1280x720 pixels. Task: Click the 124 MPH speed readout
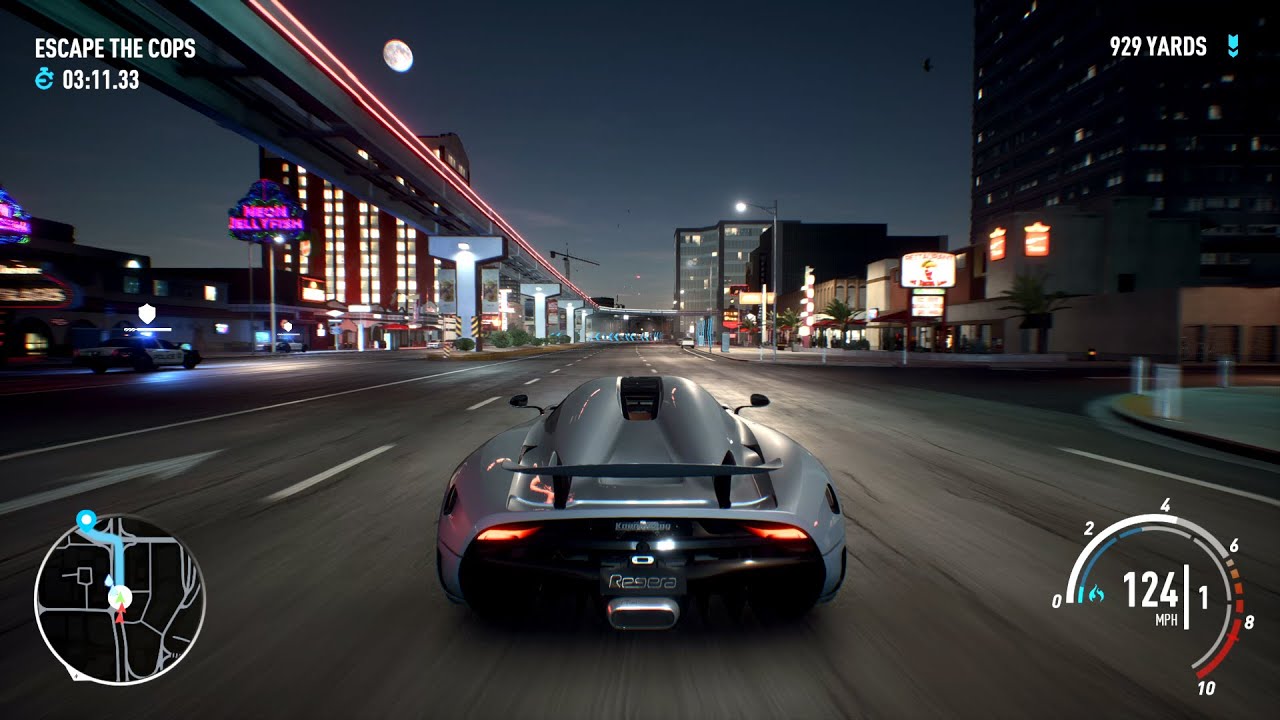pos(1152,590)
